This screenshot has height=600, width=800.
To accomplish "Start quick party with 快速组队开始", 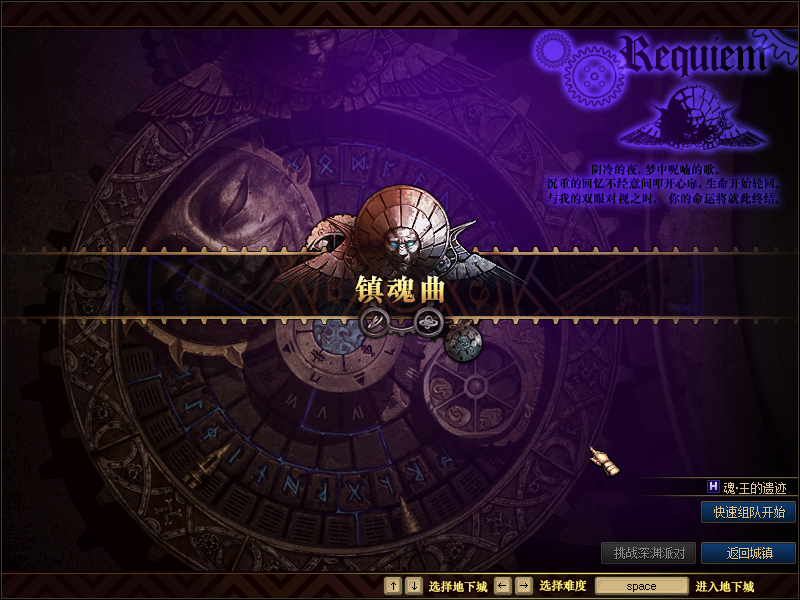I will point(748,512).
